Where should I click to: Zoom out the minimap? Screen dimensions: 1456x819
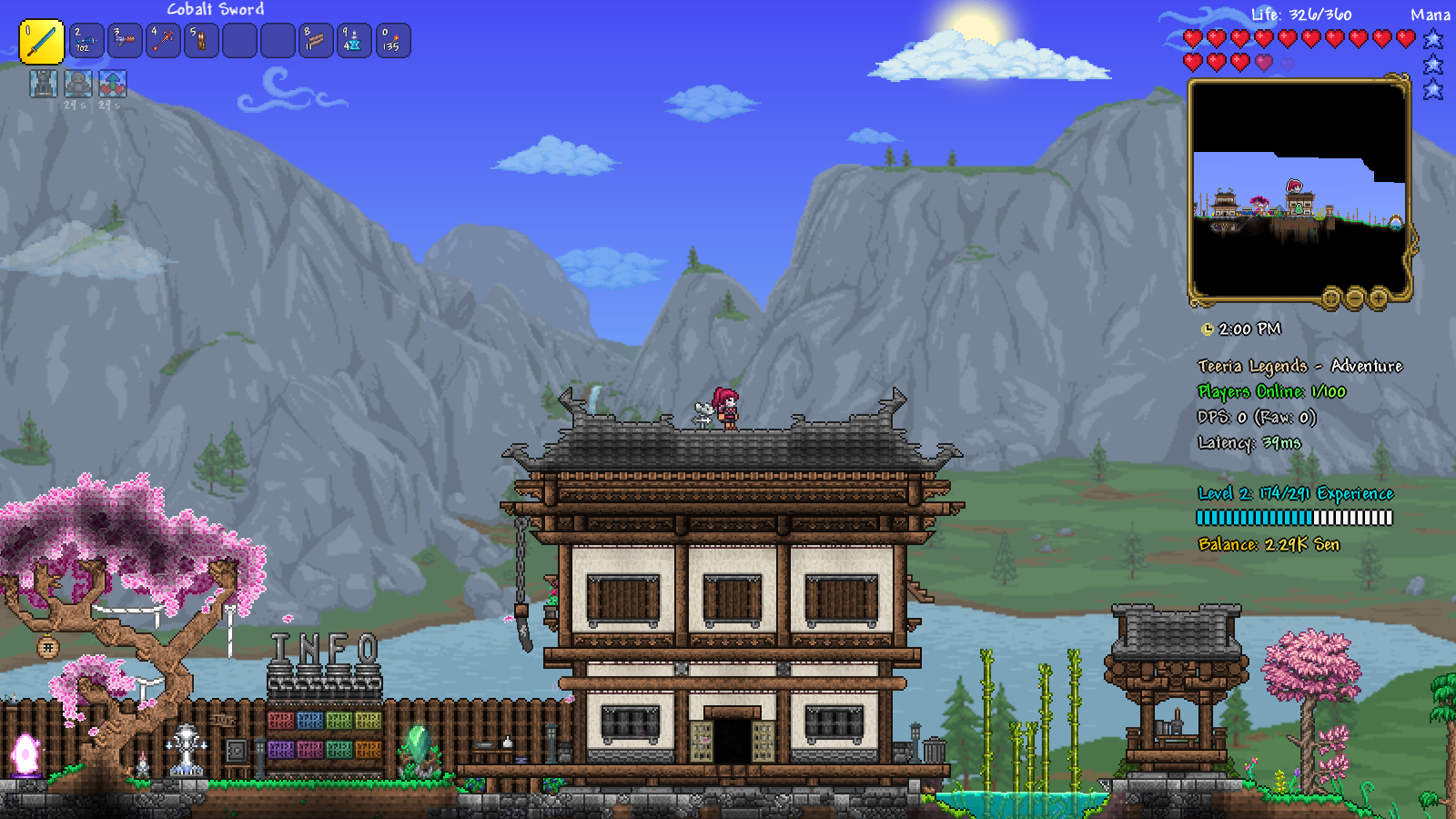1355,298
